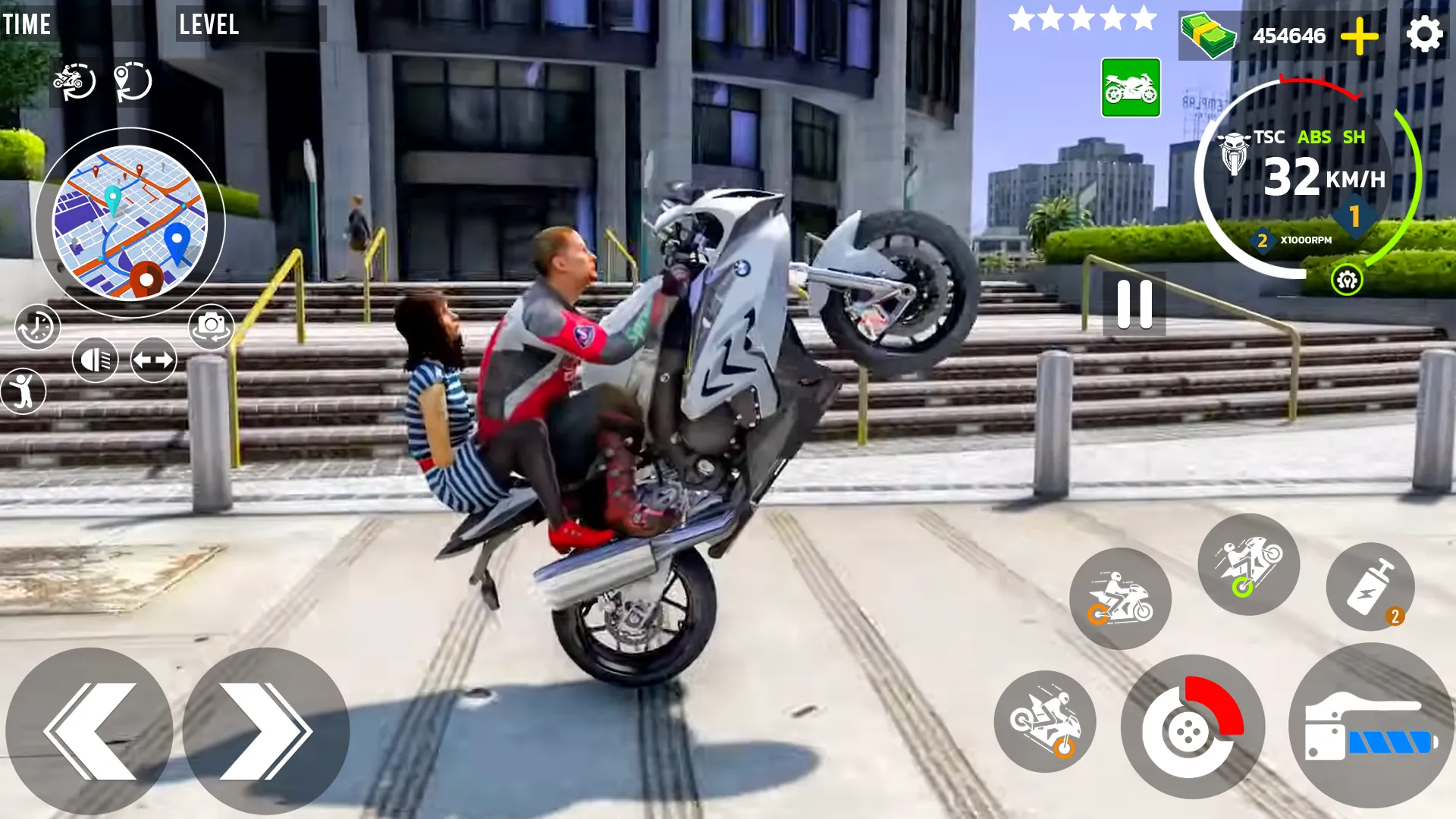Toggle the headlights on
The width and height of the screenshot is (1456, 819).
[x=95, y=359]
